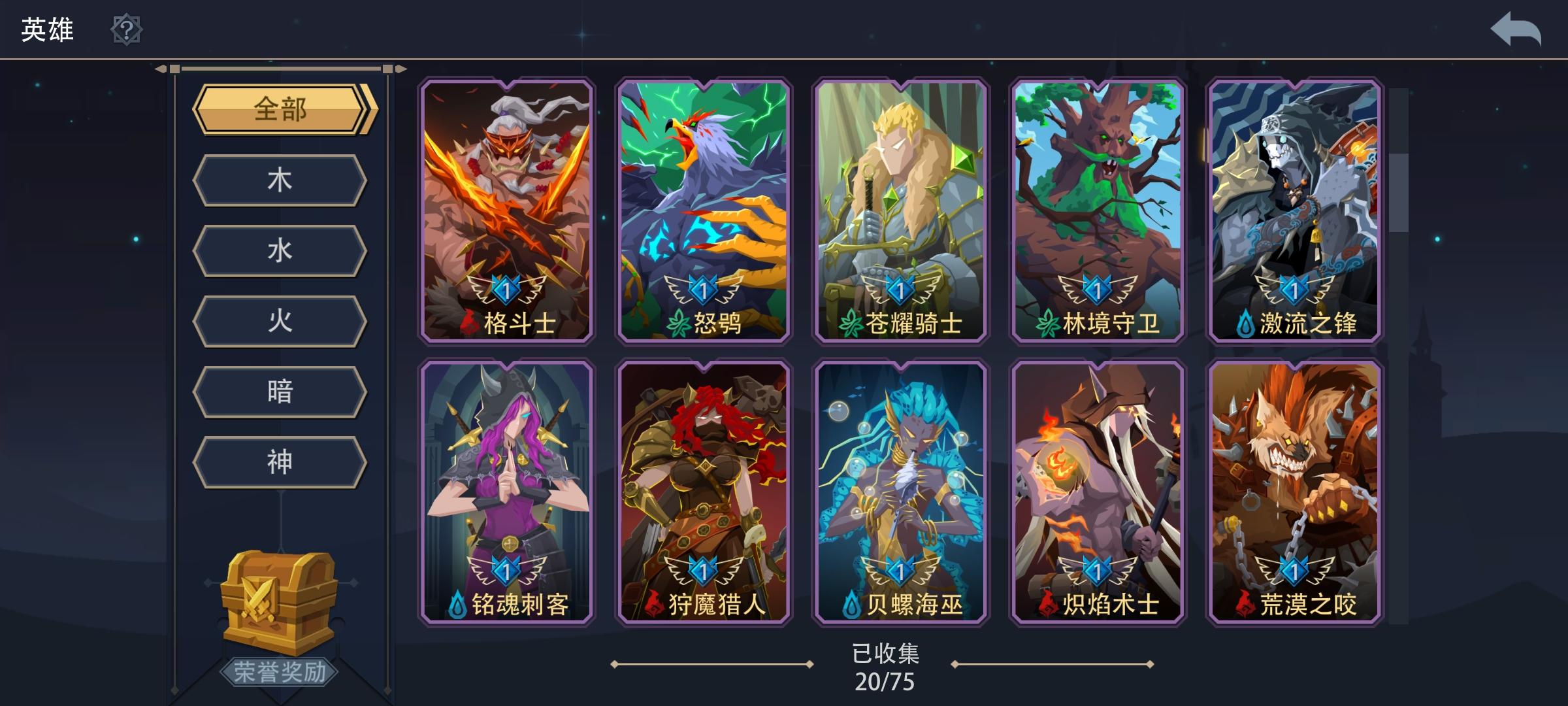Toggle the 火 element filter
The width and height of the screenshot is (1568, 706).
(280, 321)
